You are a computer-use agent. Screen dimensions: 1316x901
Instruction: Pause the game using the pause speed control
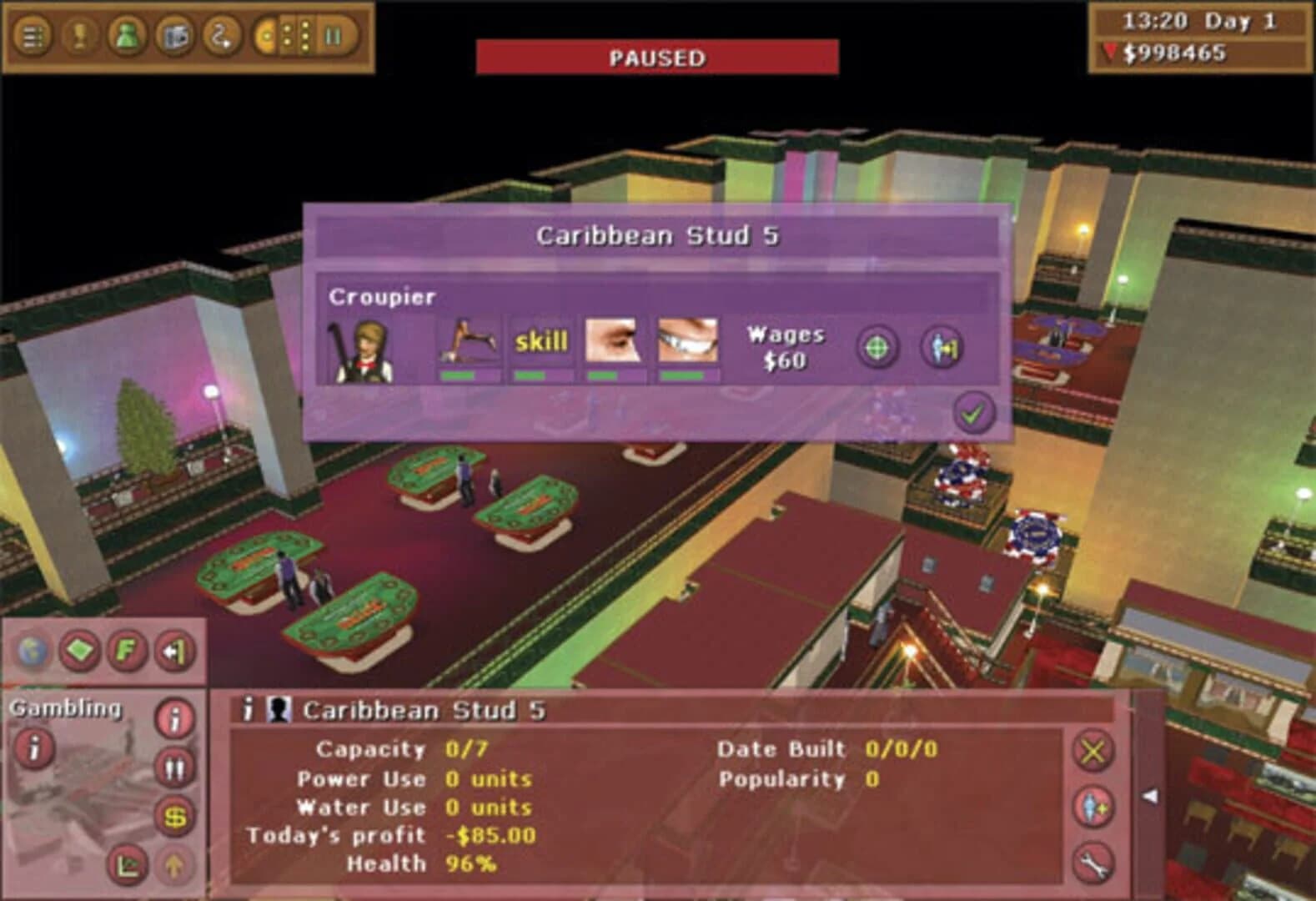click(x=332, y=36)
